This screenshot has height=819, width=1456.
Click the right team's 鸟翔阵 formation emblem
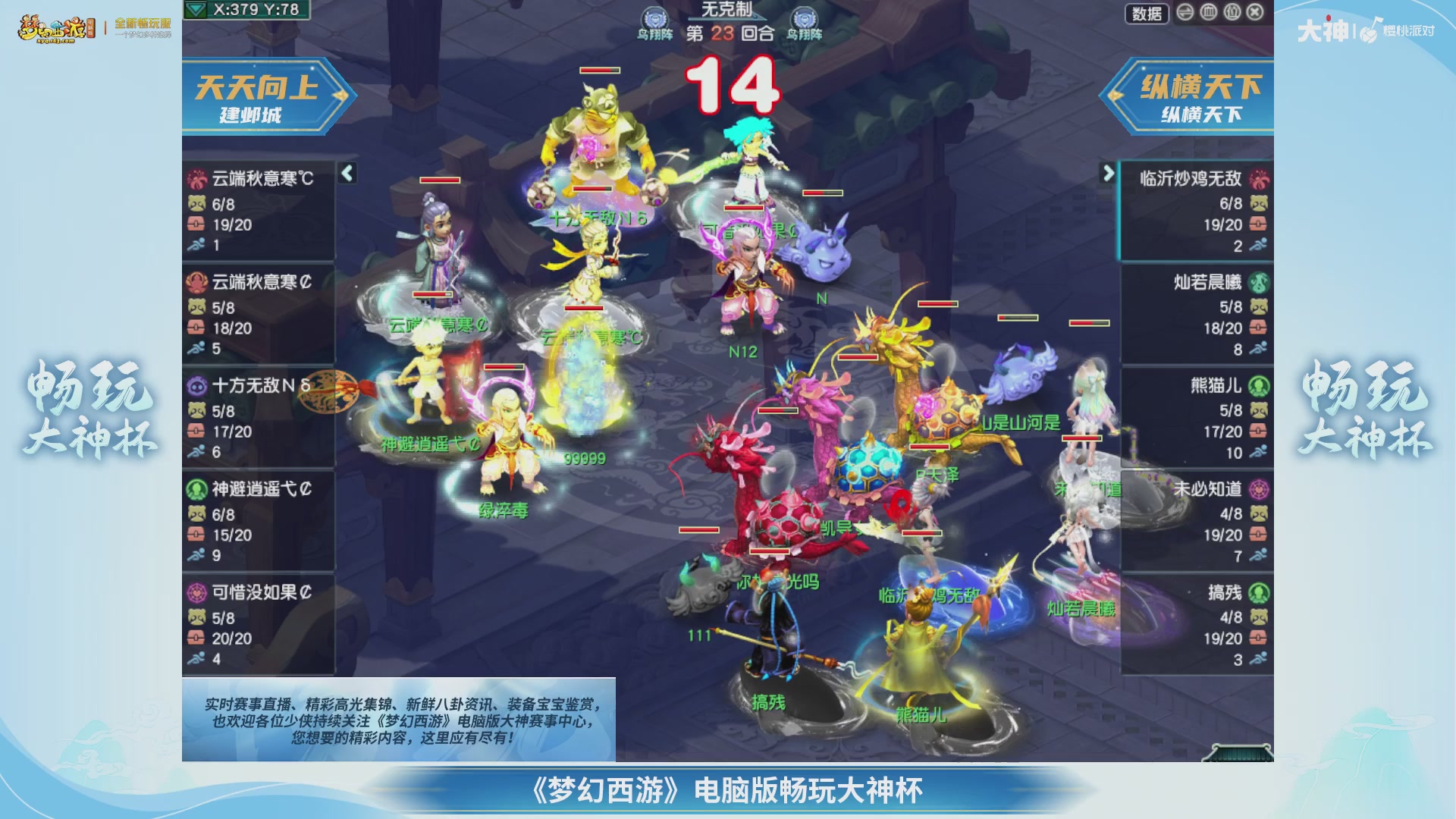point(805,17)
